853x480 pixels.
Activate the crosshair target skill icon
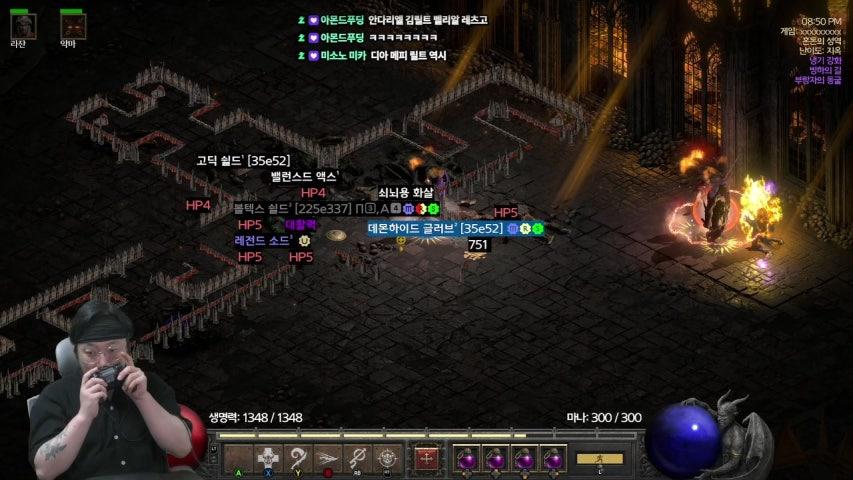387,459
